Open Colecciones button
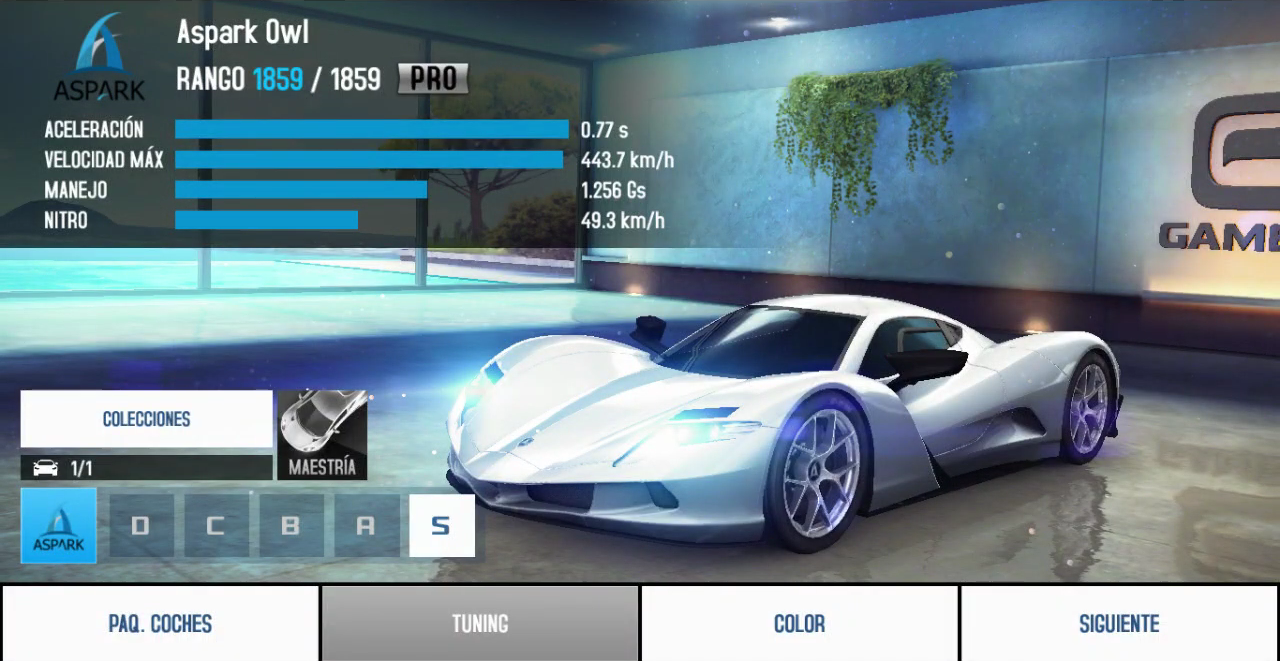Viewport: 1280px width, 661px height. [x=146, y=419]
